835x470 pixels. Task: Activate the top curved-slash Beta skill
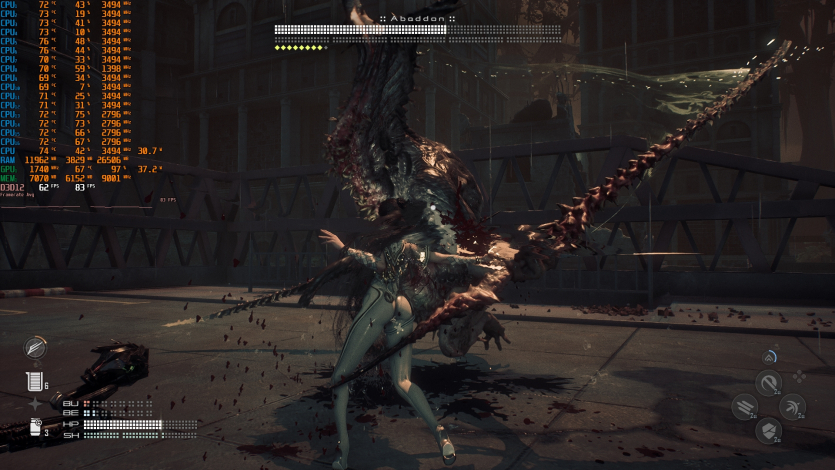click(768, 382)
